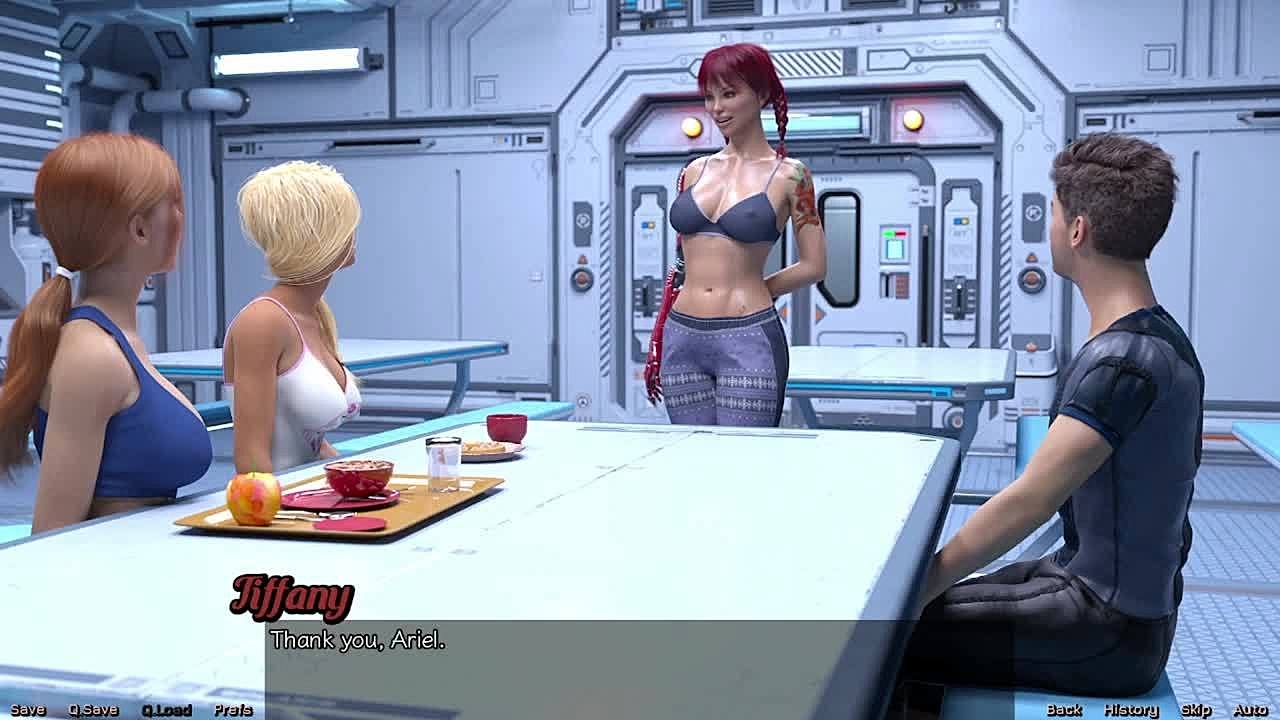Open the Save menu
The image size is (1280, 720).
tap(28, 710)
